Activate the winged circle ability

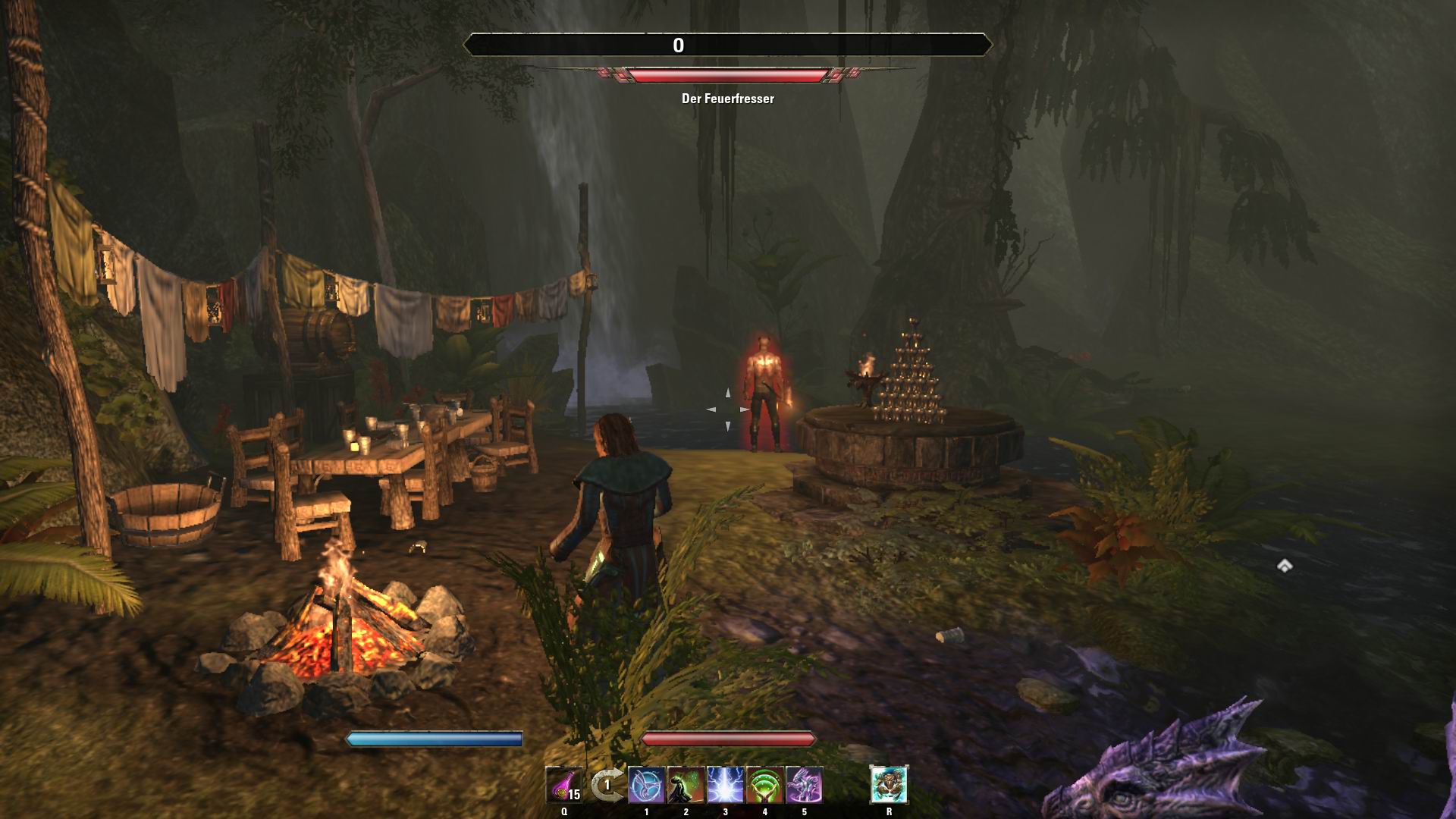(x=646, y=785)
